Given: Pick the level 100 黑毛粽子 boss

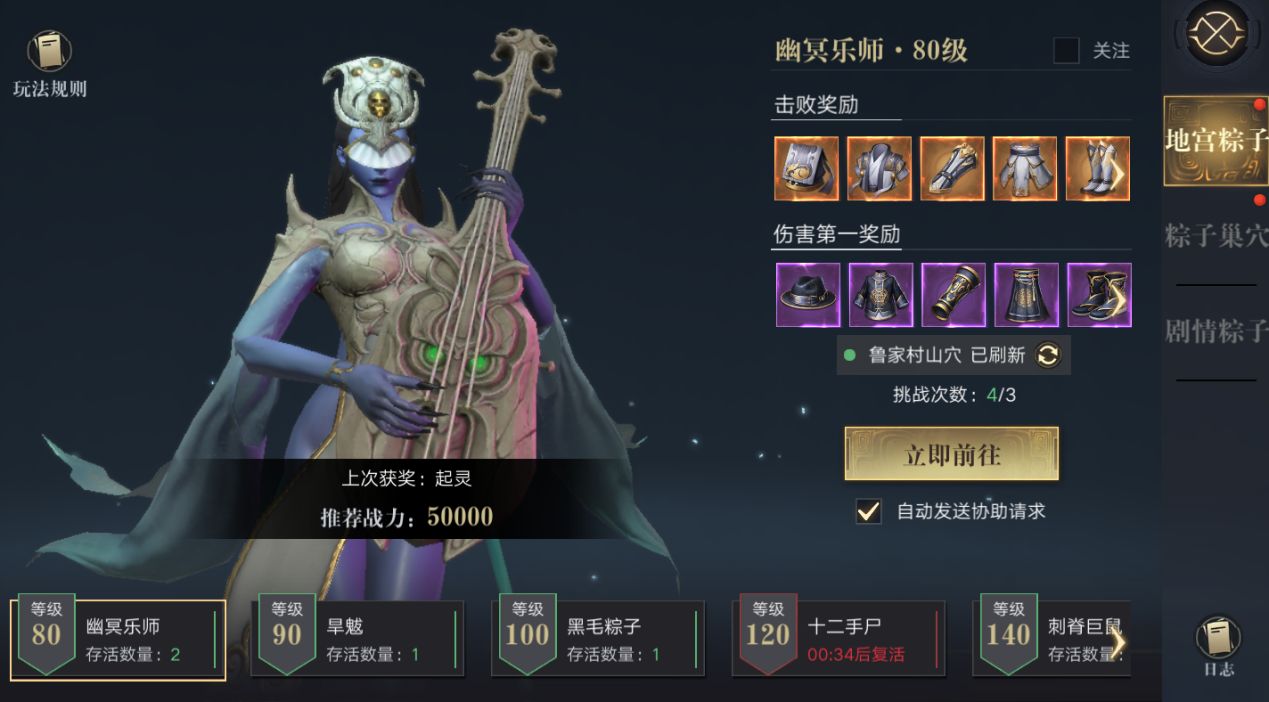Looking at the screenshot, I should point(598,639).
